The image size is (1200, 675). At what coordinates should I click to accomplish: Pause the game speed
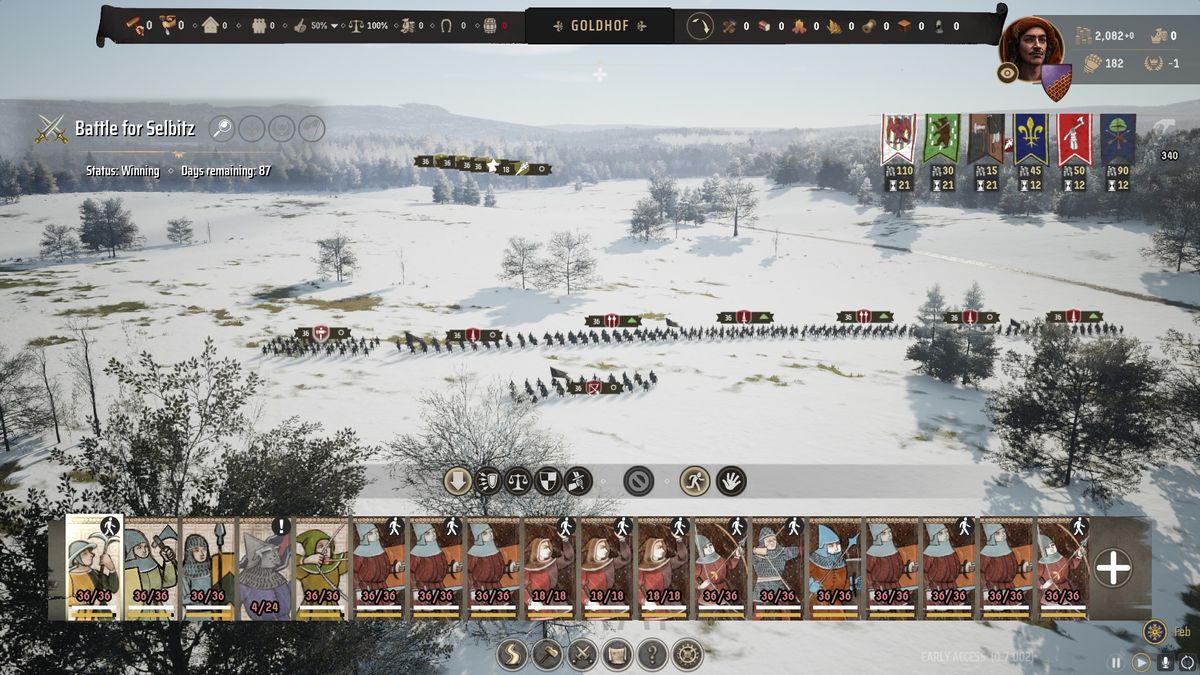(x=1116, y=662)
